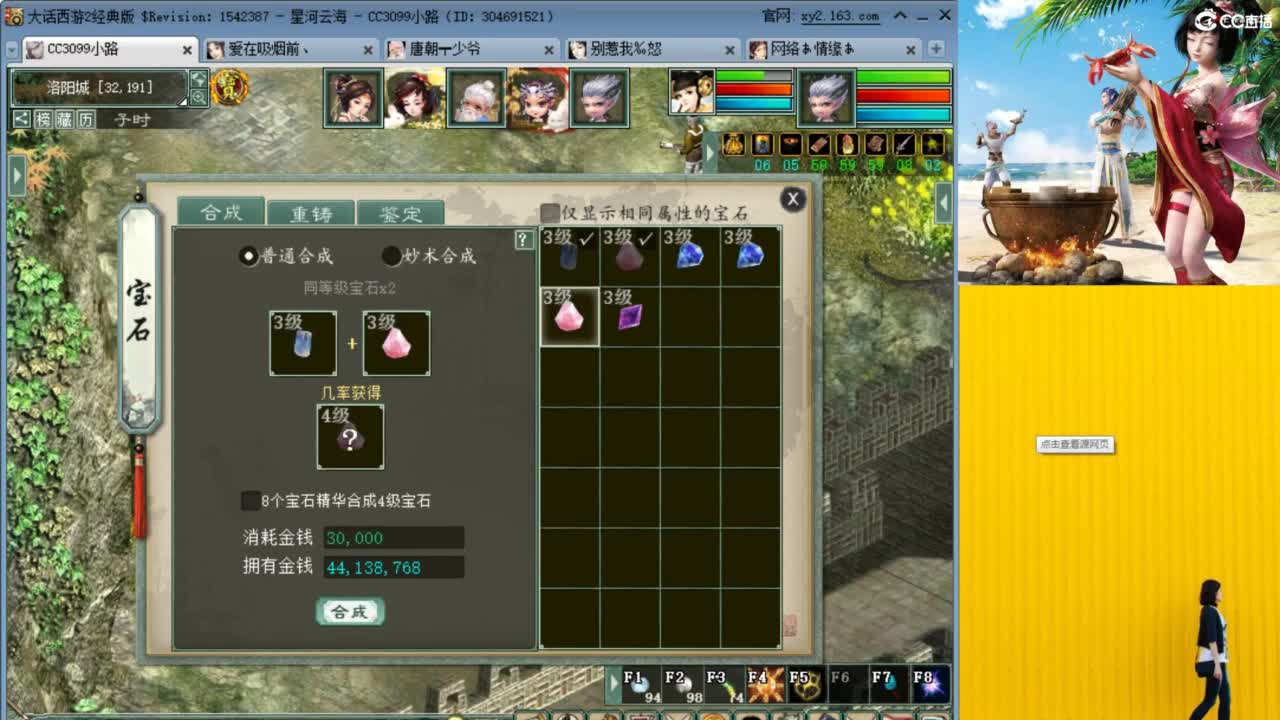Click the first character portrait in party bar
1280x720 pixels.
[351, 97]
